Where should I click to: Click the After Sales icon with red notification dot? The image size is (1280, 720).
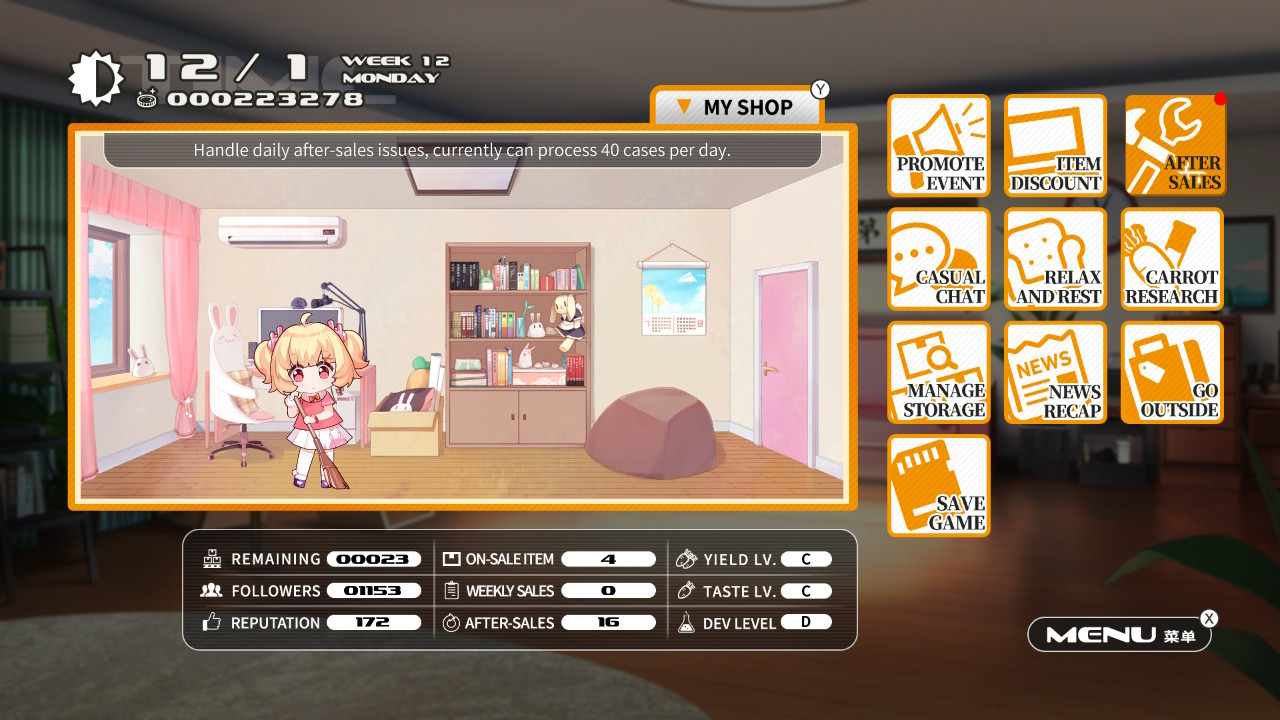point(1172,145)
